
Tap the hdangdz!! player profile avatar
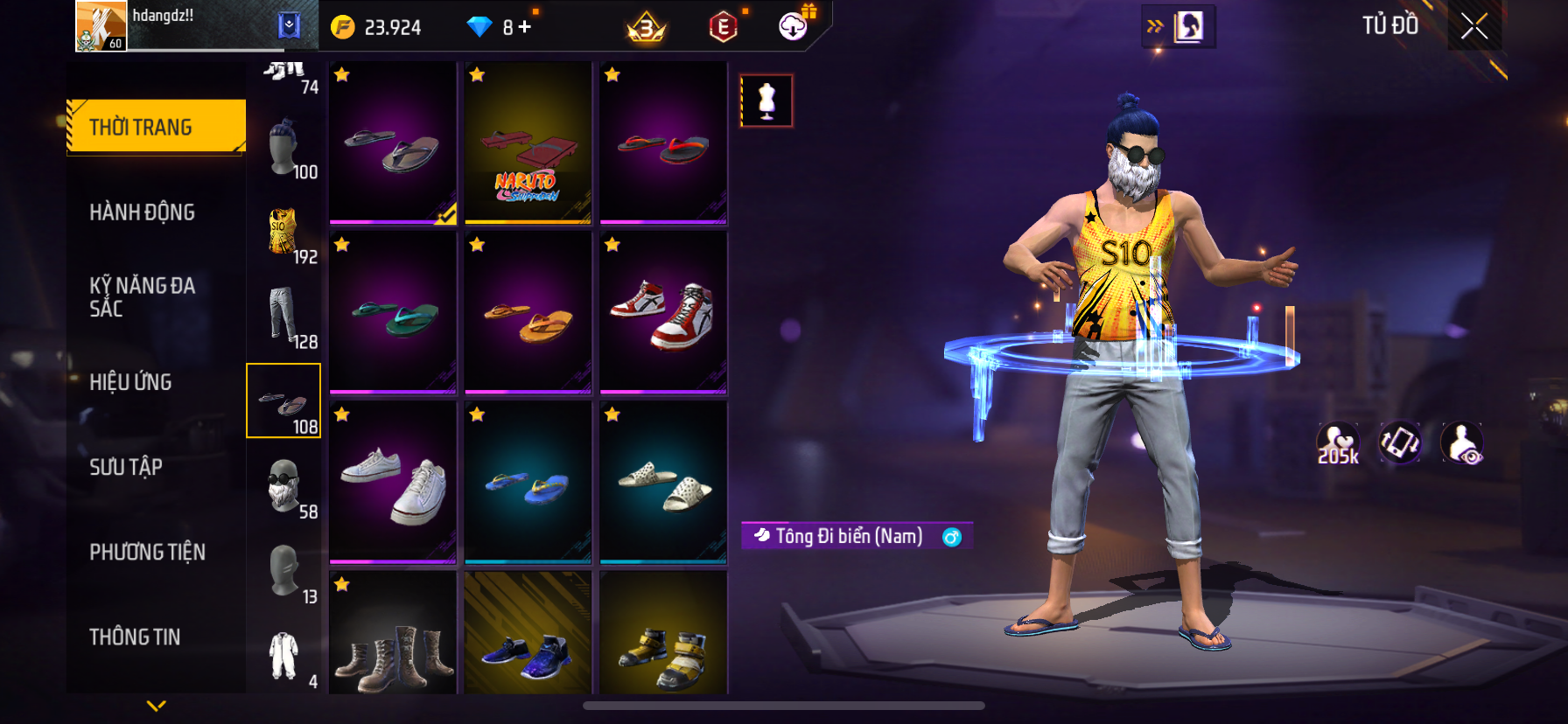click(101, 26)
